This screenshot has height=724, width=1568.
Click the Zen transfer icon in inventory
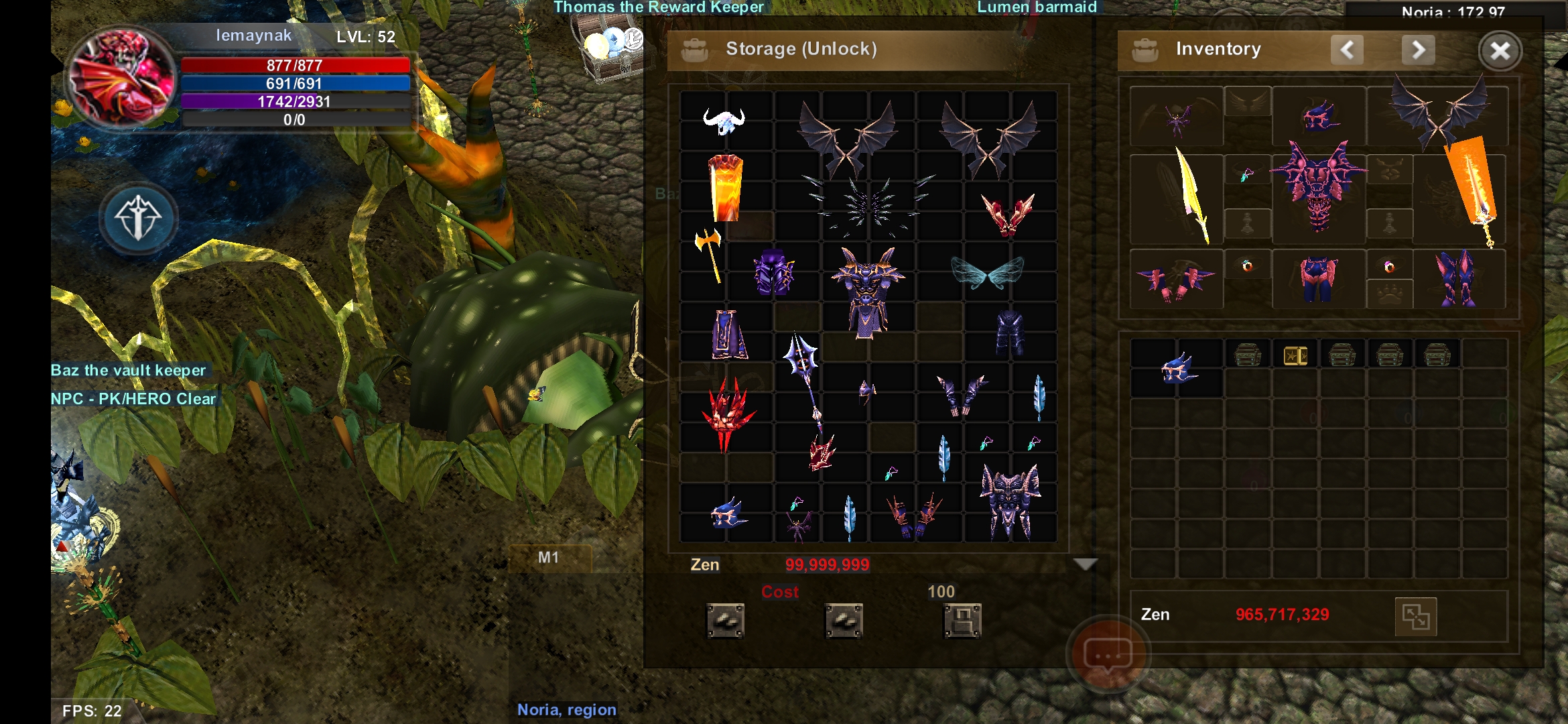(x=1415, y=616)
